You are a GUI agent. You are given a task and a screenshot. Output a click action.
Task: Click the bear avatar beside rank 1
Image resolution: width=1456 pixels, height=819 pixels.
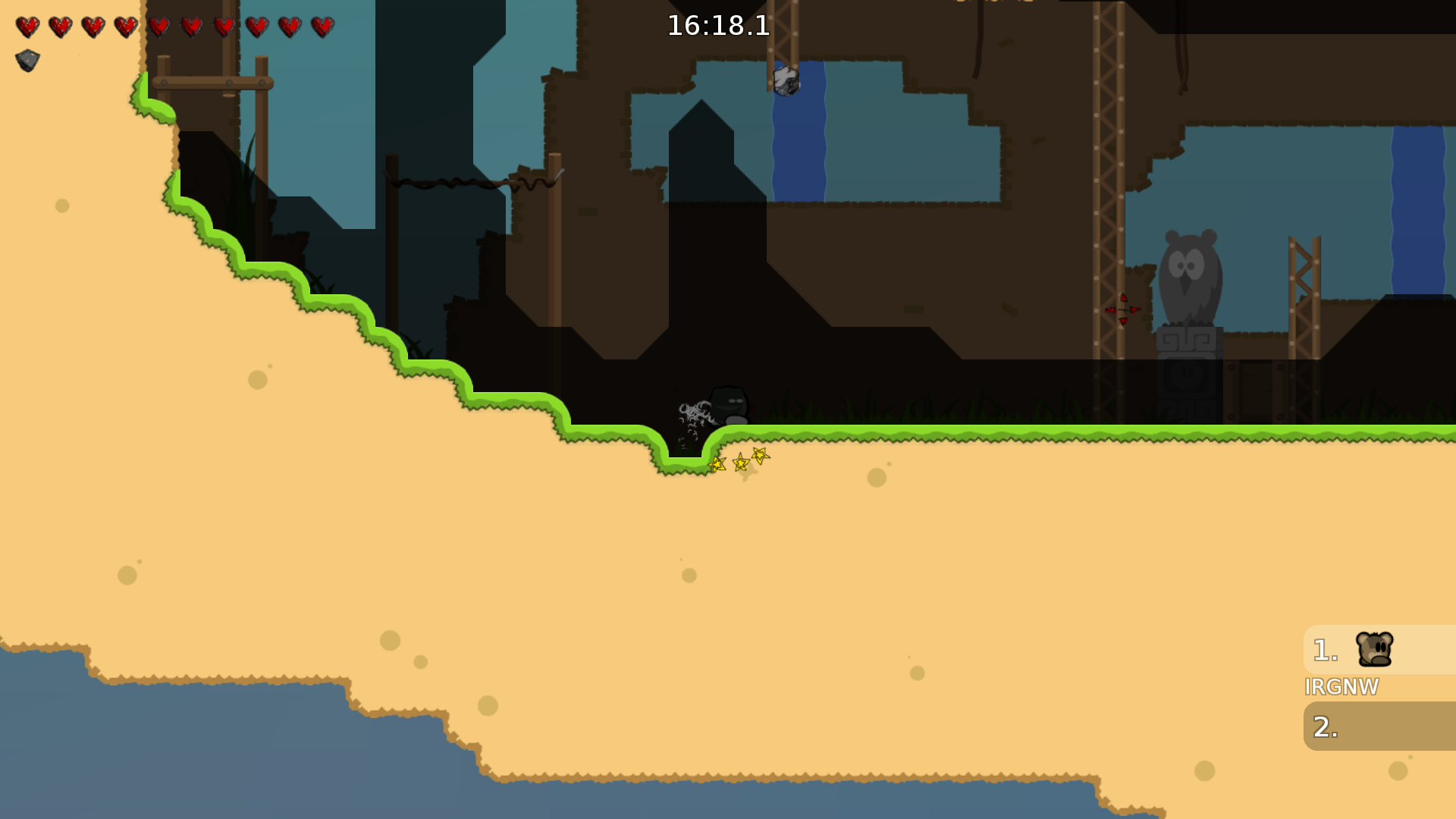[1374, 648]
